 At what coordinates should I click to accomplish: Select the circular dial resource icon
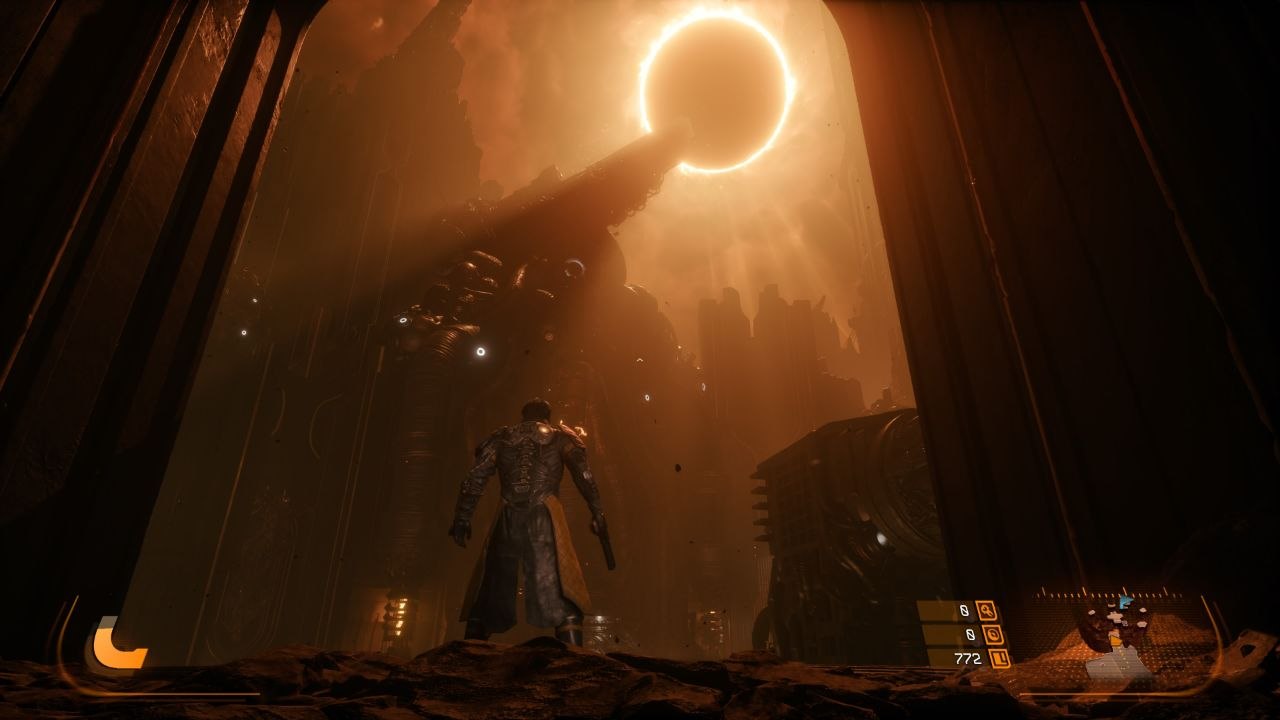tap(993, 634)
